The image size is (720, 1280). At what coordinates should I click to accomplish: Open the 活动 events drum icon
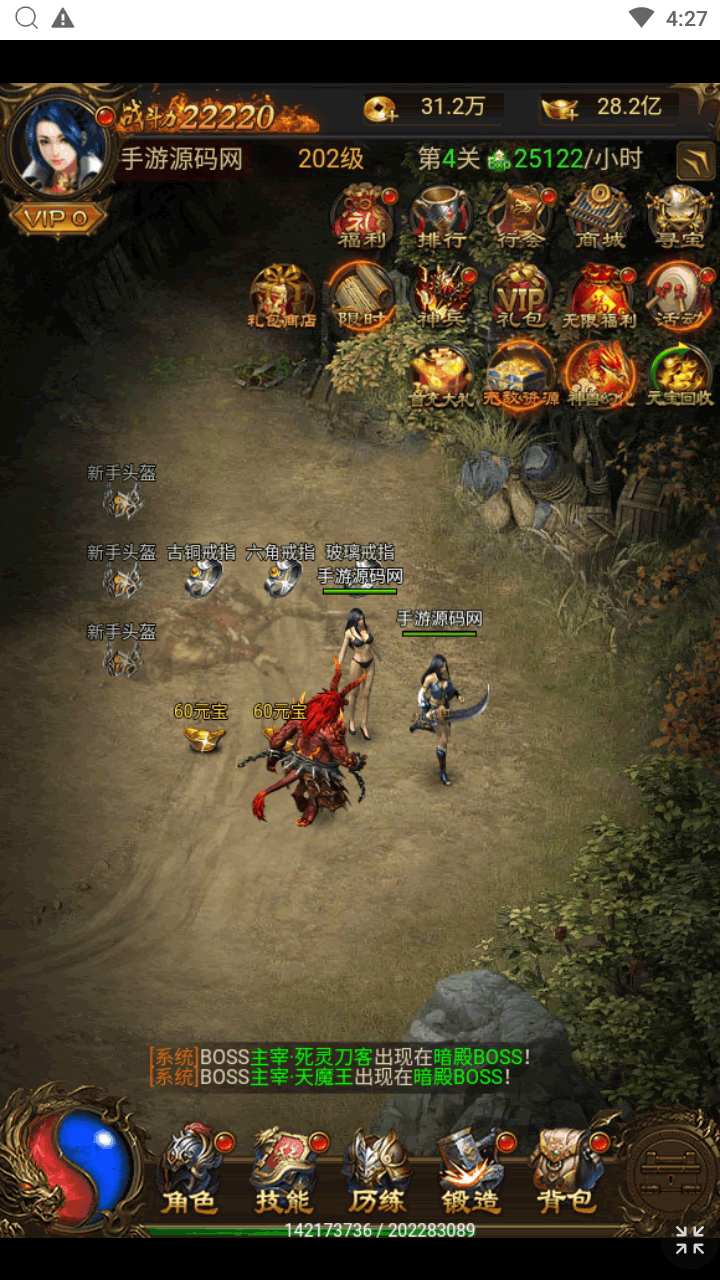678,296
